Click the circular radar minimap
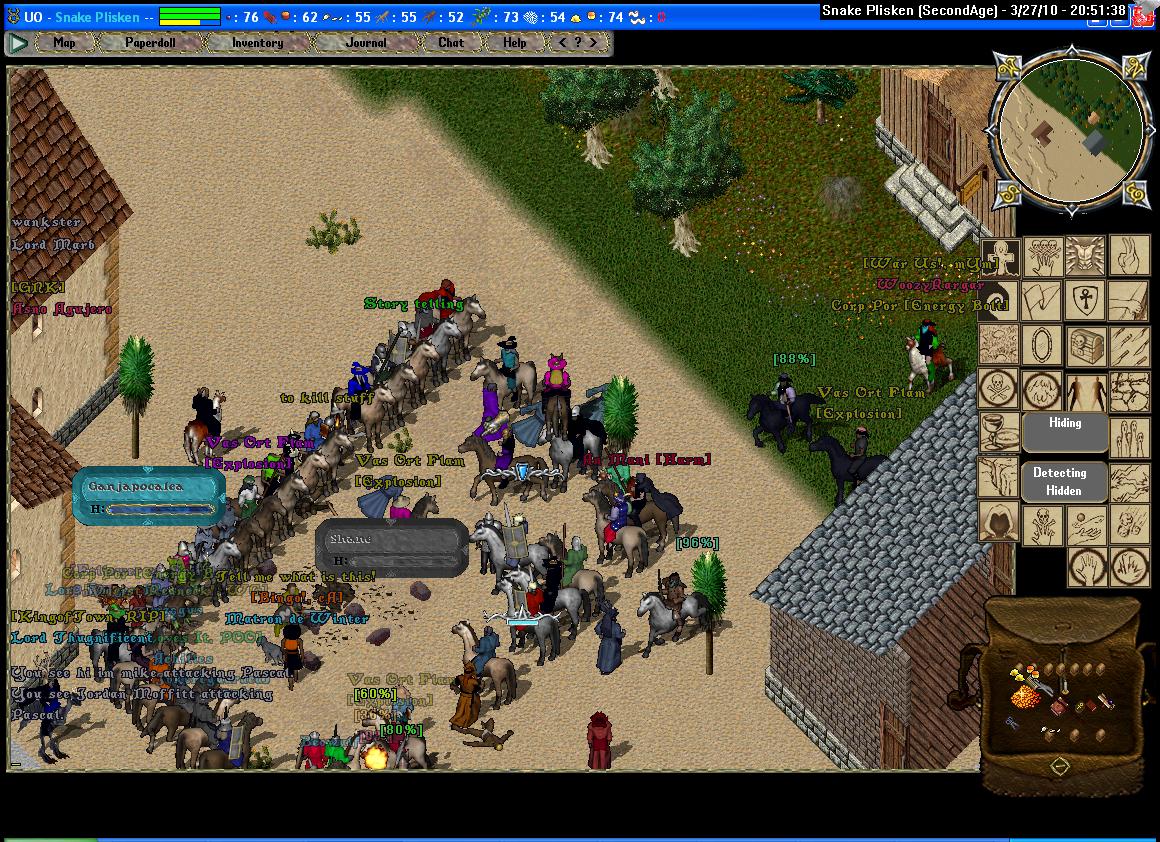 1067,128
